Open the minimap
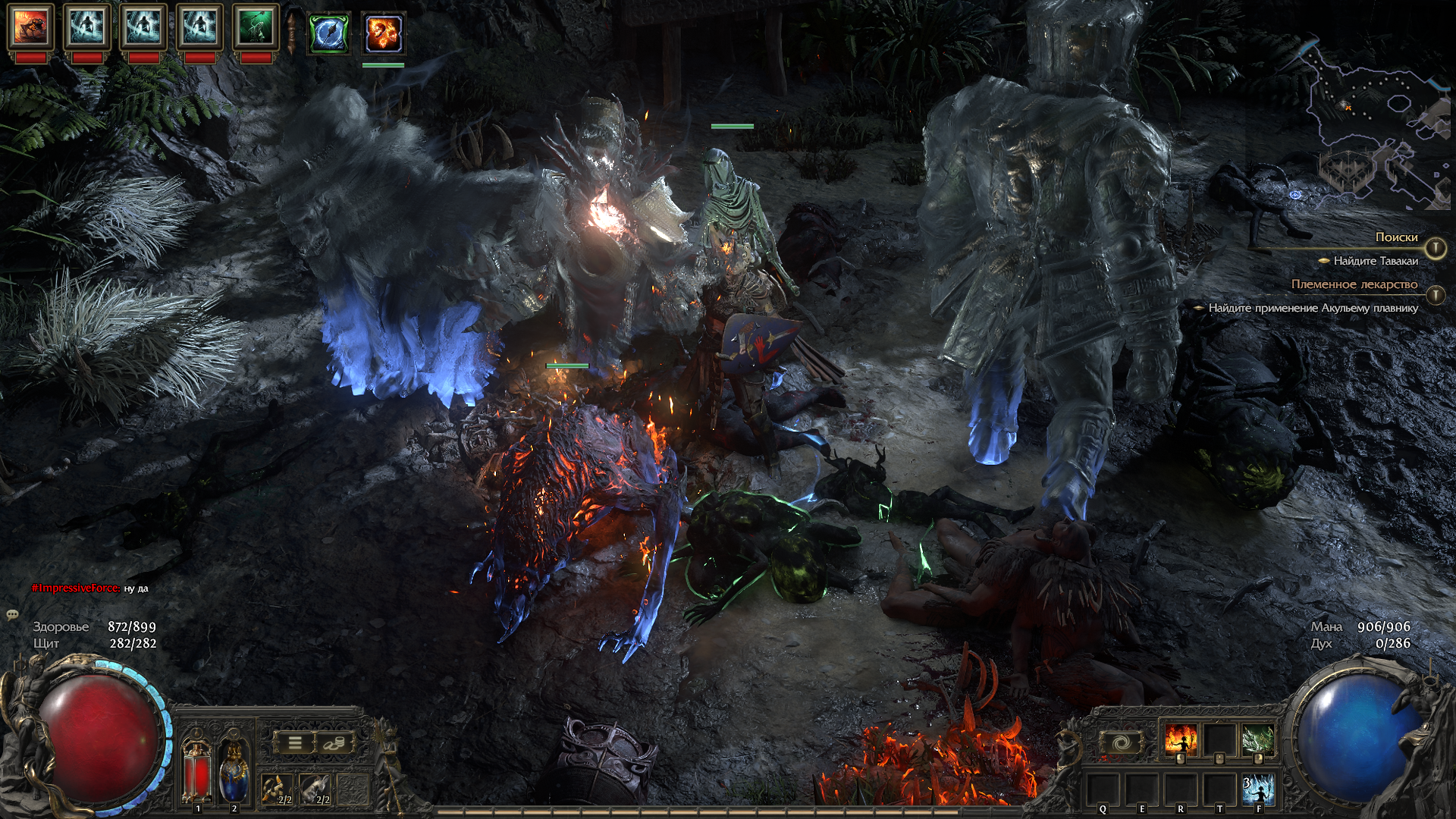 coord(1371,121)
